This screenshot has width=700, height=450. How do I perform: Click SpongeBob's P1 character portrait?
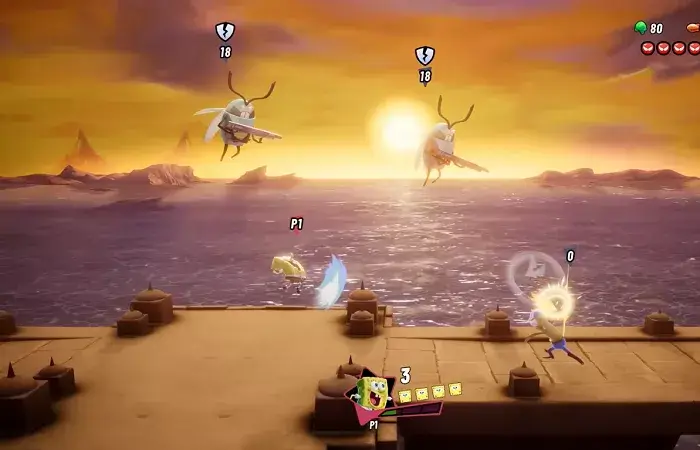370,395
